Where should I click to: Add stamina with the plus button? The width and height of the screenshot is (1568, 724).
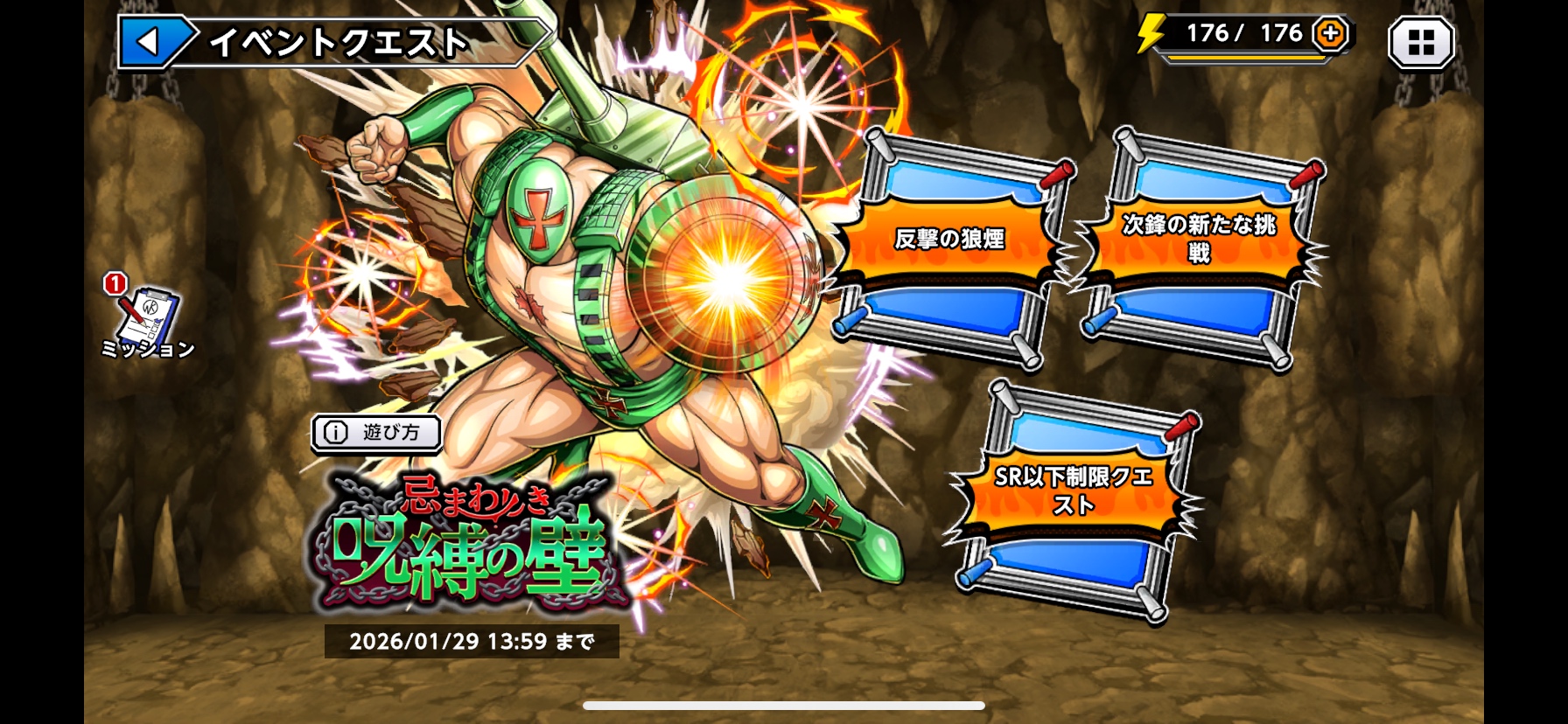click(x=1330, y=34)
